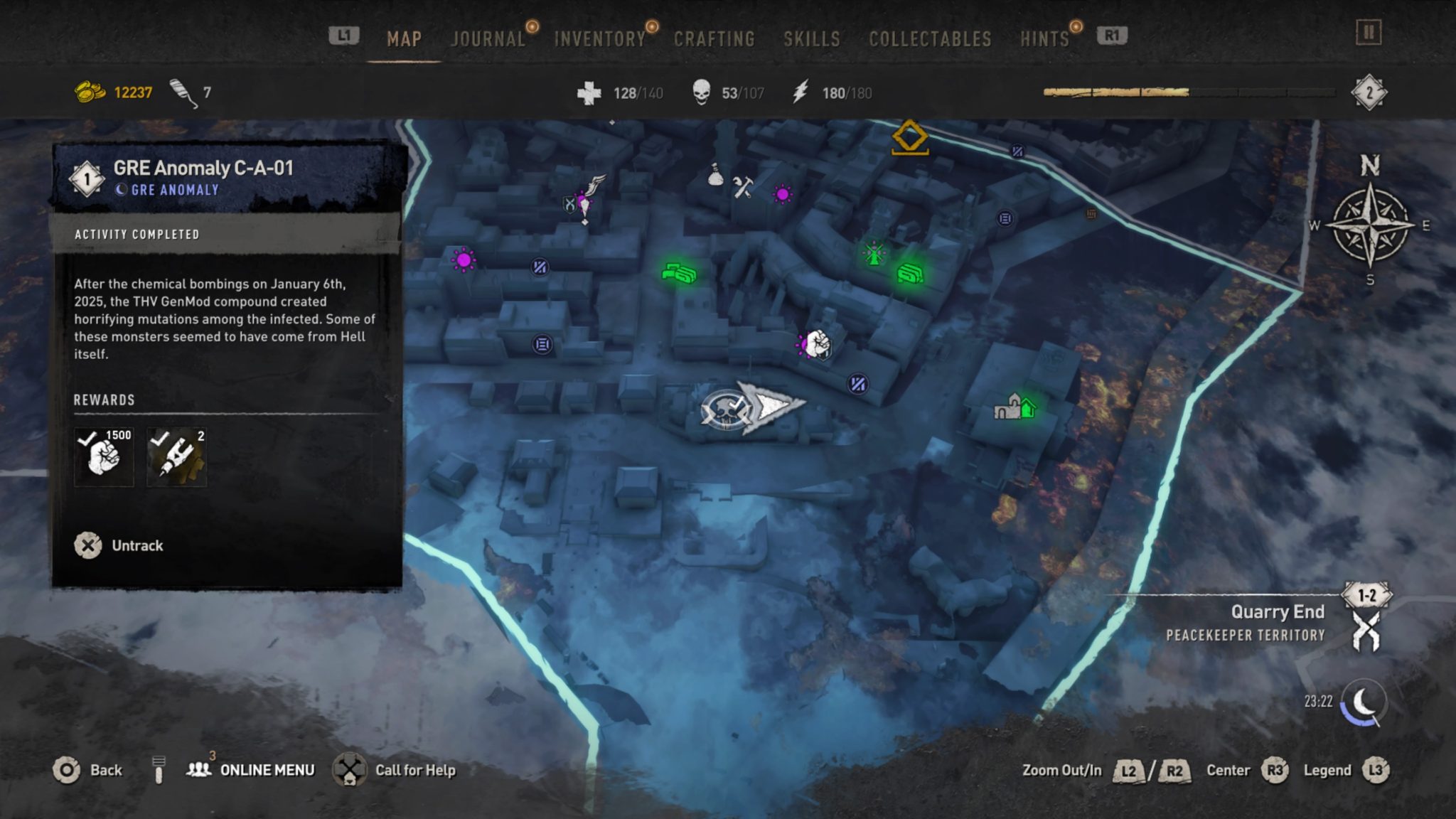Click the tracked GRE anomaly skull marker

pos(727,410)
